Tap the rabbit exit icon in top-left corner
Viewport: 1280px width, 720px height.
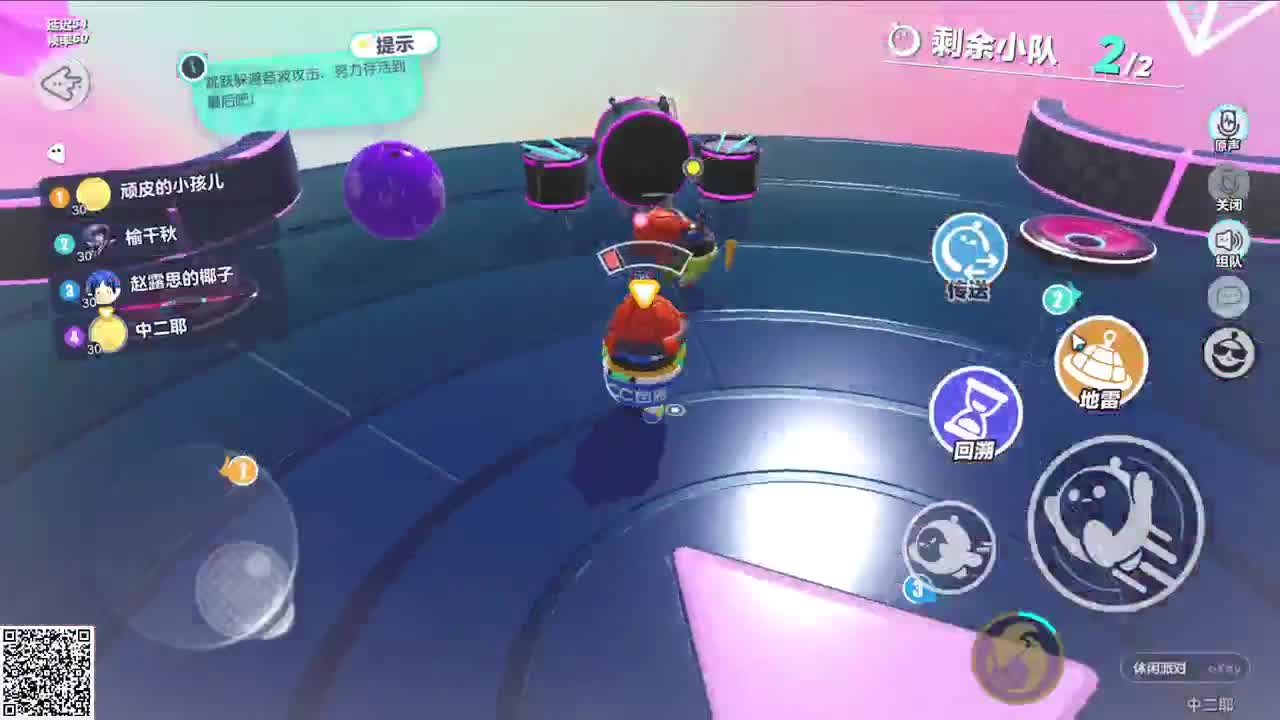60,84
